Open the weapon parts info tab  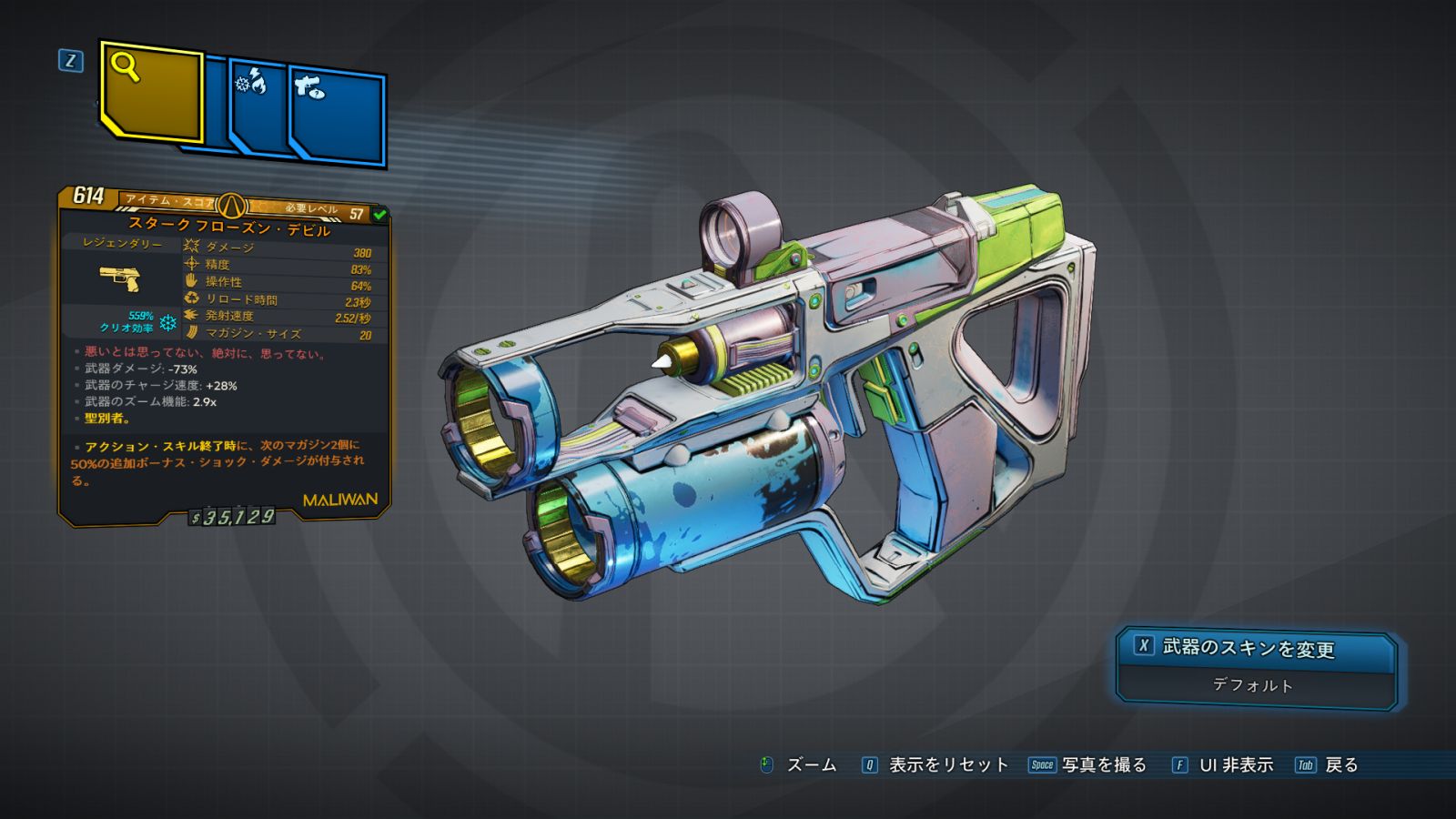[x=338, y=116]
